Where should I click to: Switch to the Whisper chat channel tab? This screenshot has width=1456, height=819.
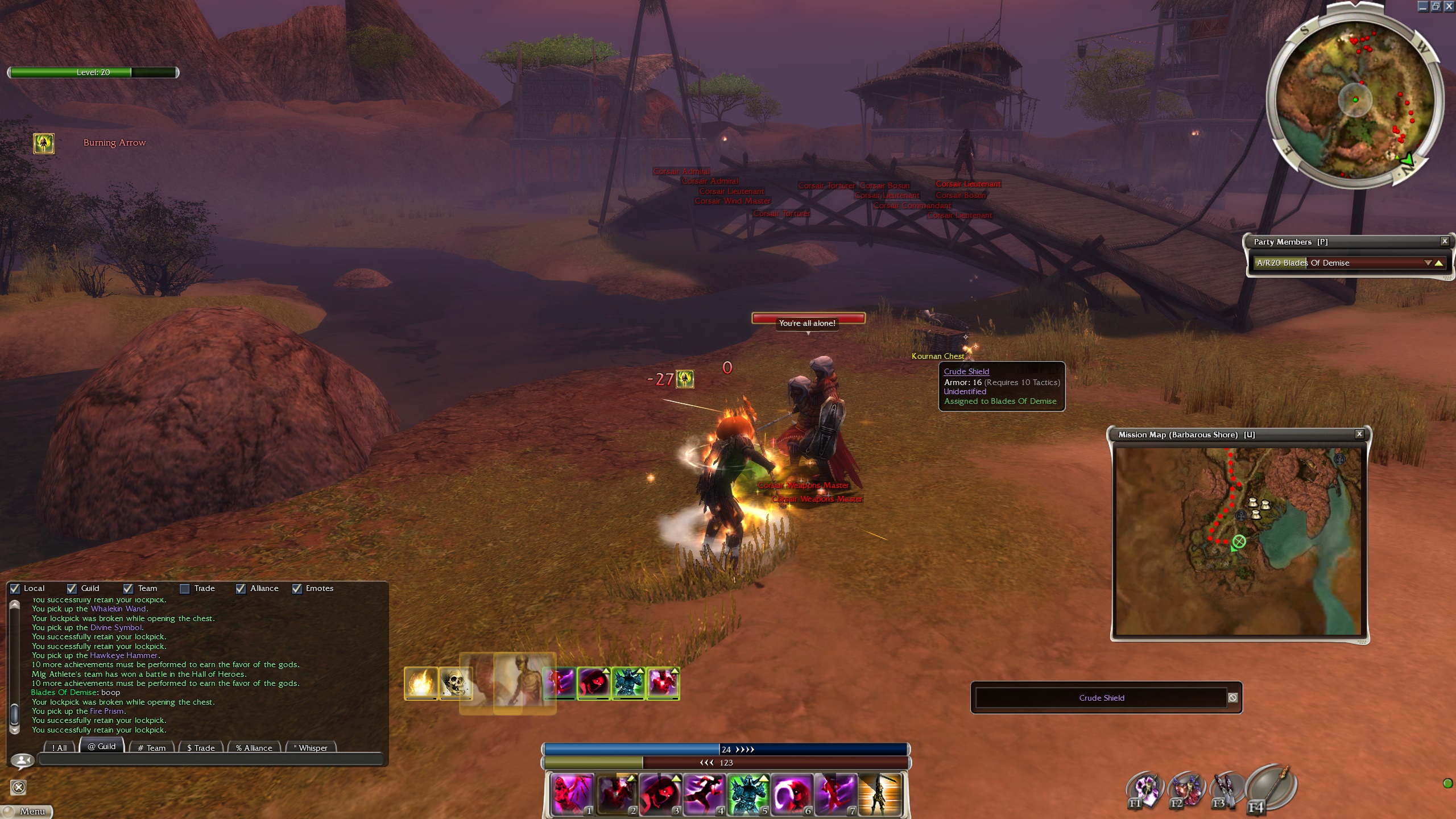tap(312, 748)
